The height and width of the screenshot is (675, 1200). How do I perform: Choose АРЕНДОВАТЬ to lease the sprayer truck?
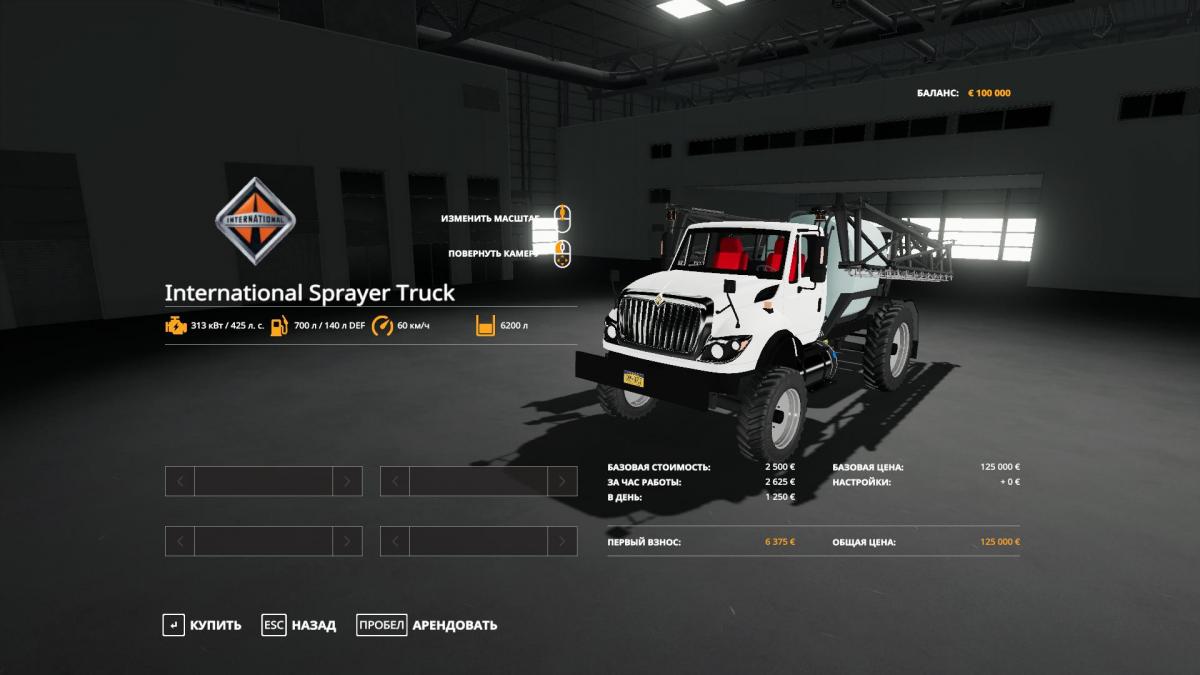428,625
